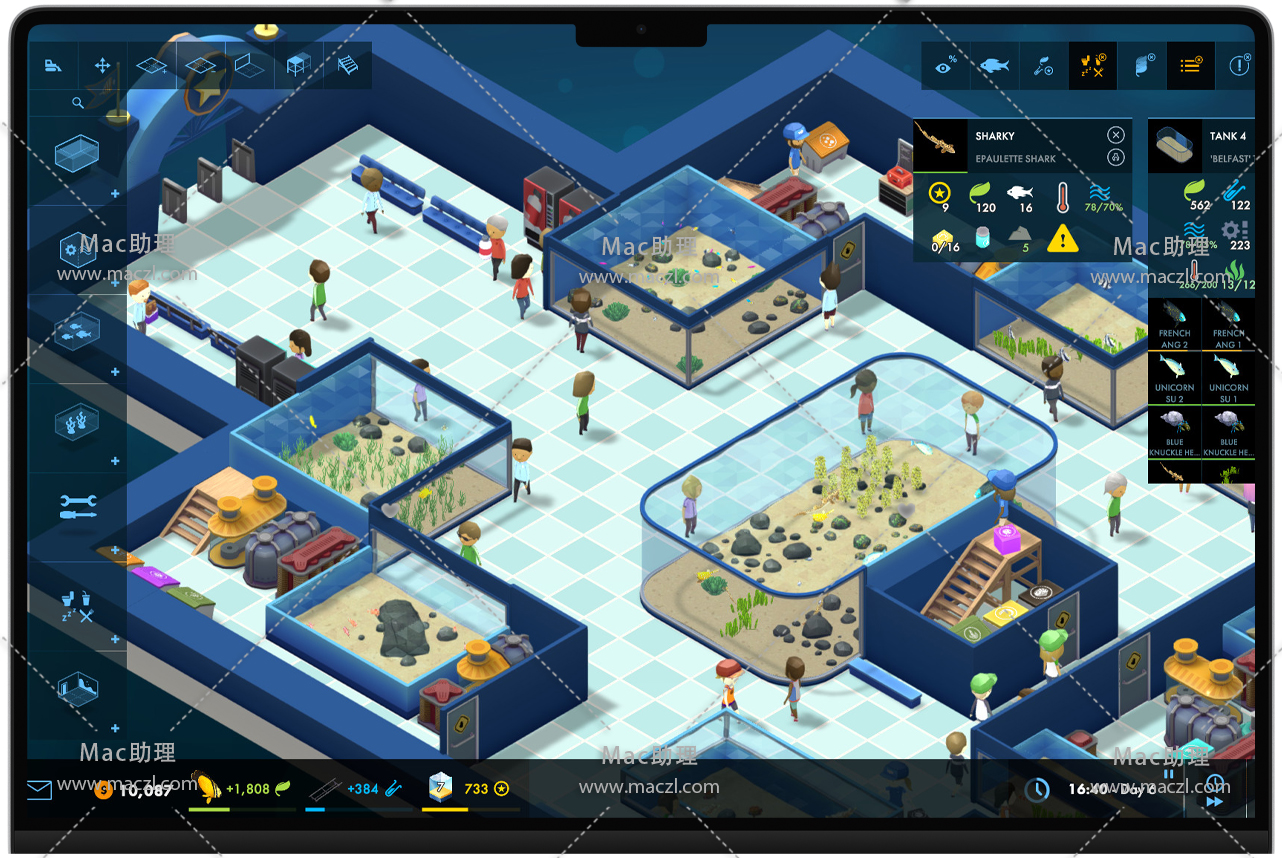This screenshot has height=858, width=1282.
Task: Choose the stairs building tool
Action: point(347,66)
